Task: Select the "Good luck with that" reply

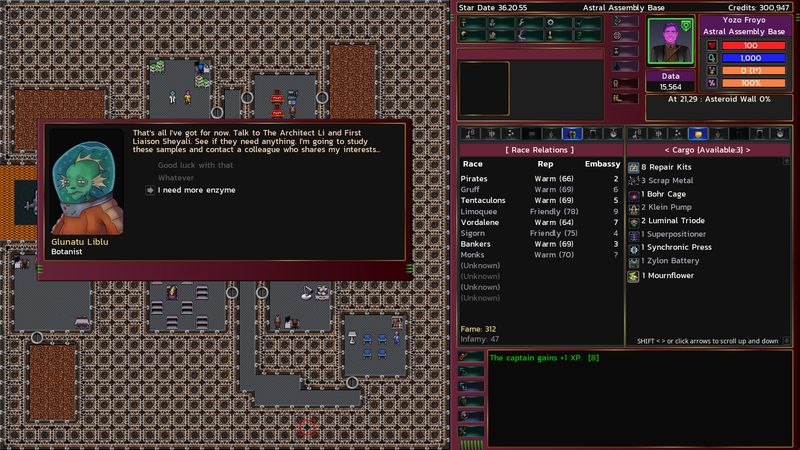Action: 195,165
